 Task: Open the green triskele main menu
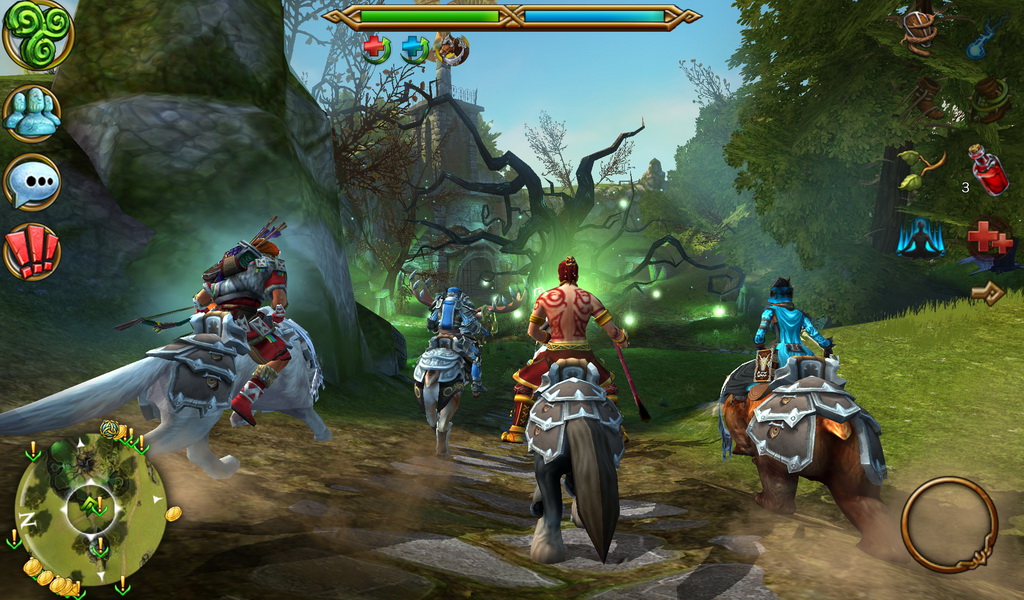click(38, 35)
